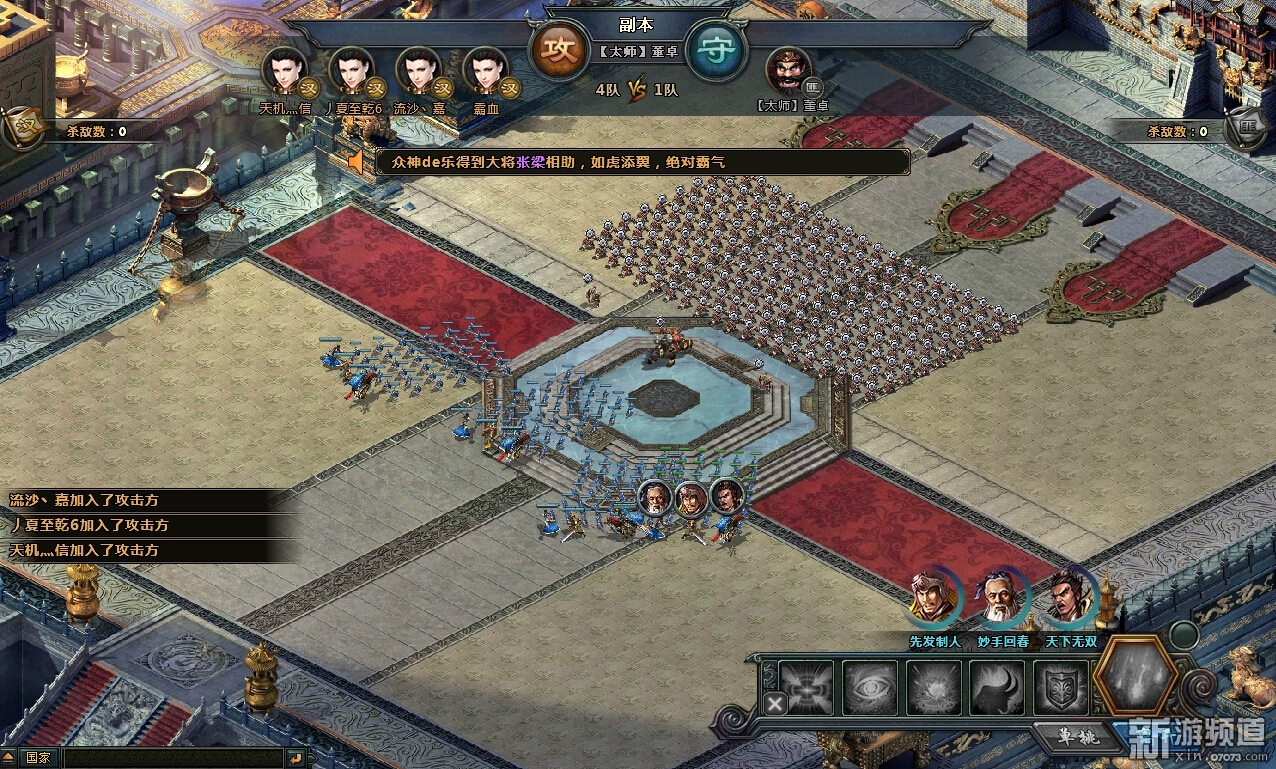The image size is (1276, 769).
Task: Close the skill bar with X button
Action: tap(775, 703)
